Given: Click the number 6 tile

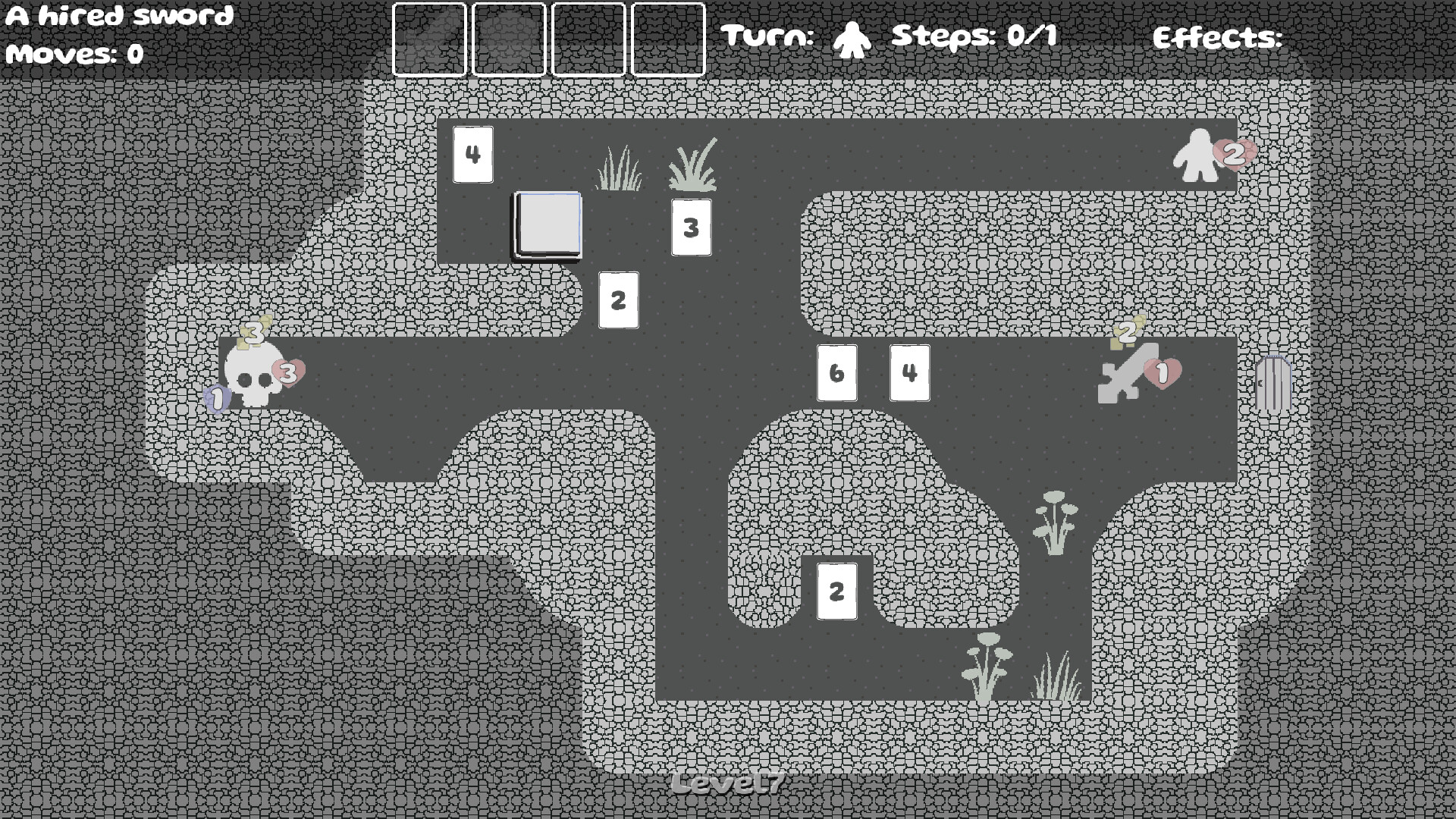Looking at the screenshot, I should [836, 373].
